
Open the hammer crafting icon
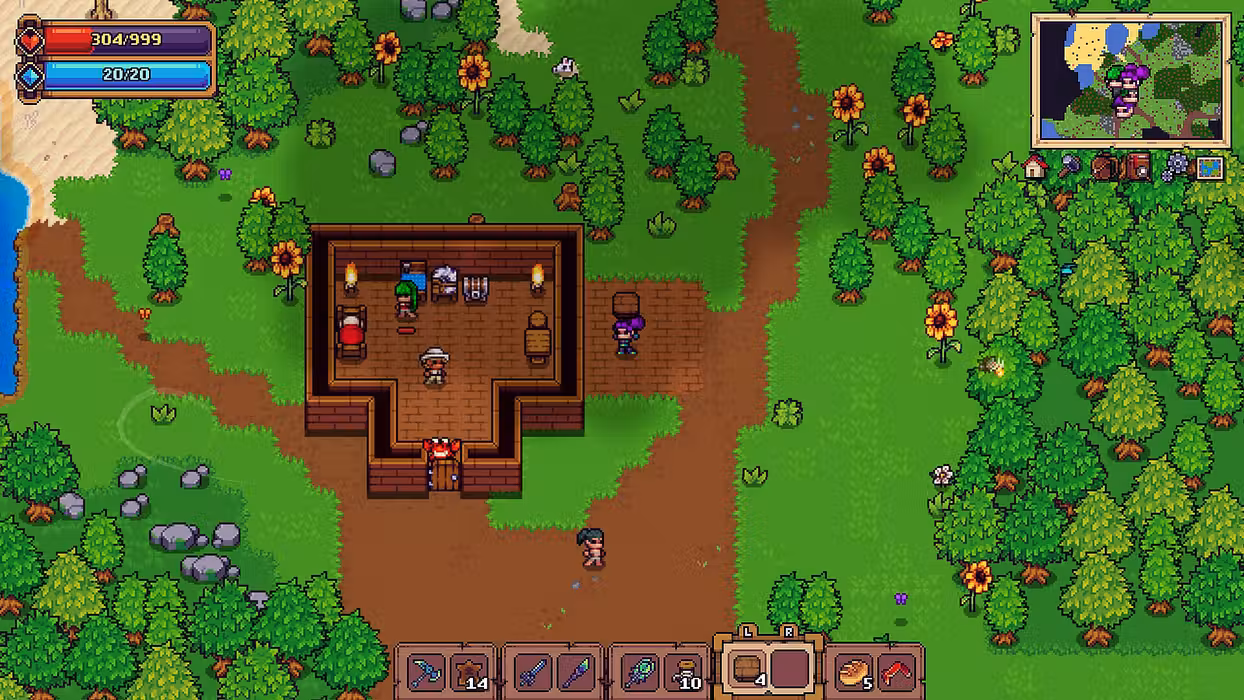pos(1070,167)
